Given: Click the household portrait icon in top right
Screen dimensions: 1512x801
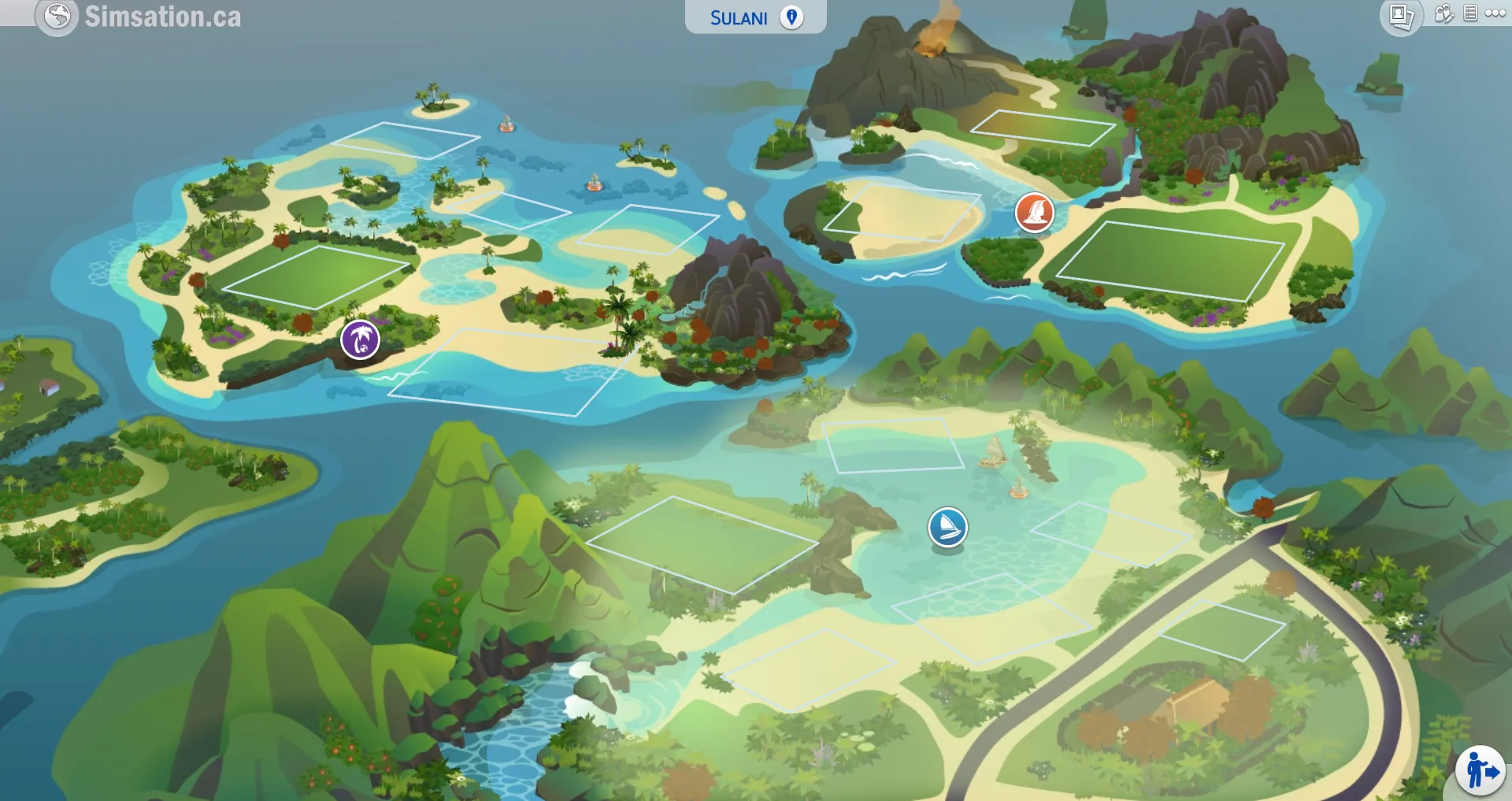Looking at the screenshot, I should [x=1400, y=13].
